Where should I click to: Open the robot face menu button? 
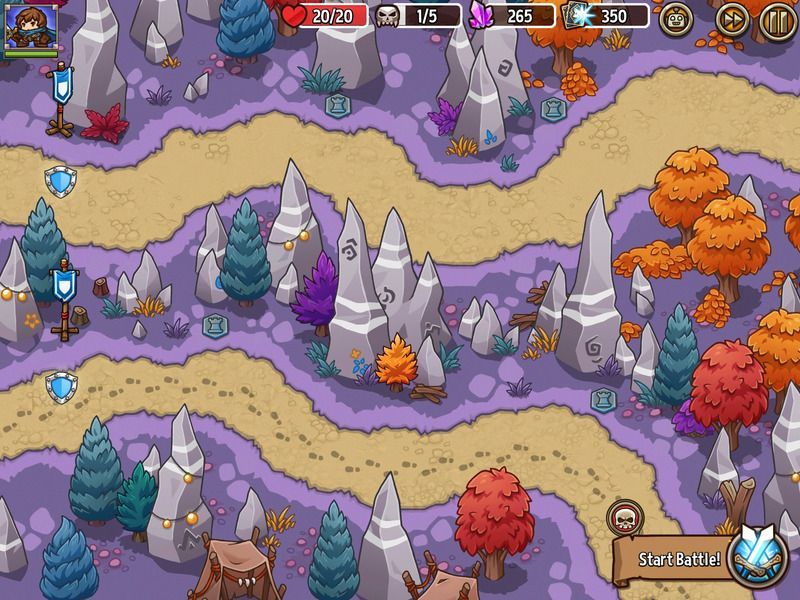(677, 19)
